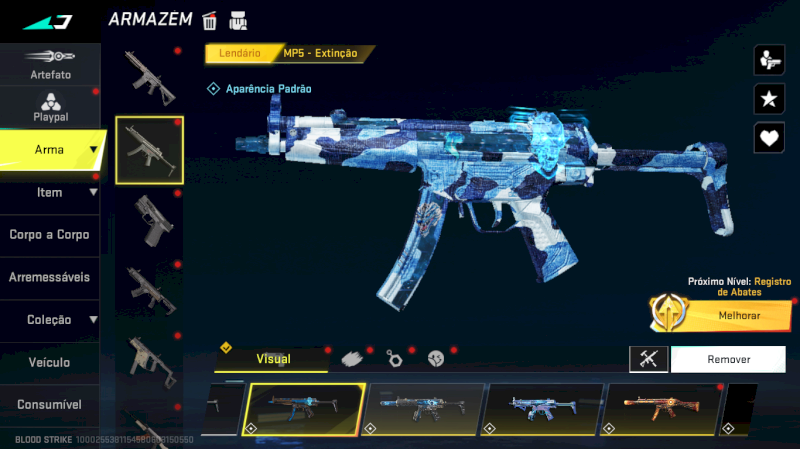Image resolution: width=800 pixels, height=449 pixels.
Task: Switch to the Visual tab
Action: (x=273, y=358)
